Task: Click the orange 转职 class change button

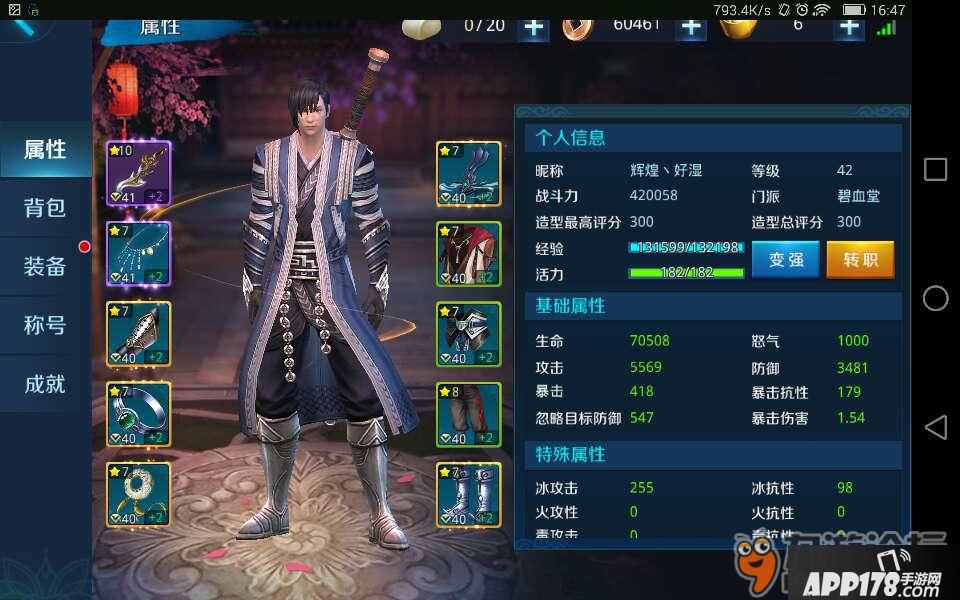Action: (x=860, y=260)
